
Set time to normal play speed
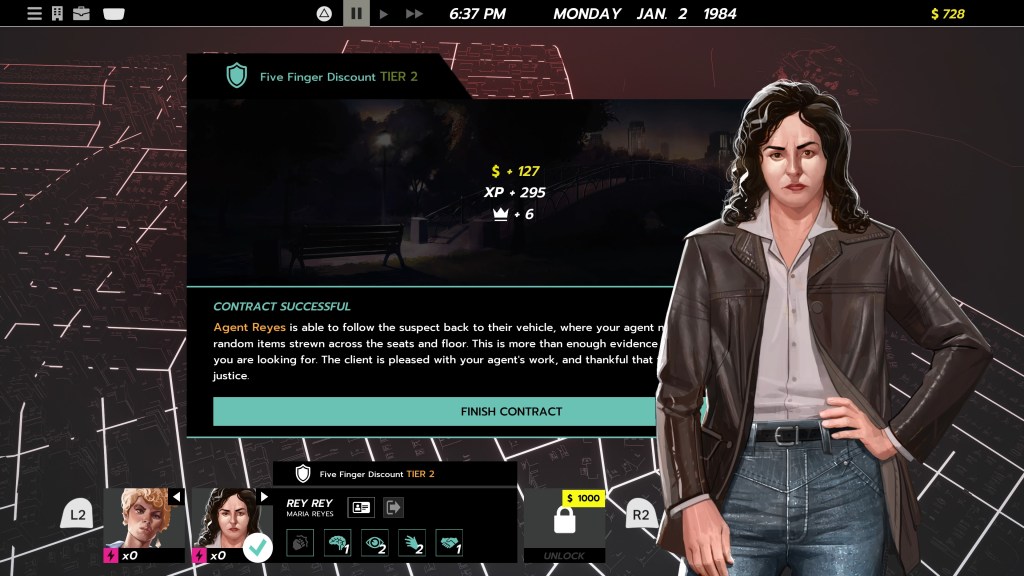point(384,14)
